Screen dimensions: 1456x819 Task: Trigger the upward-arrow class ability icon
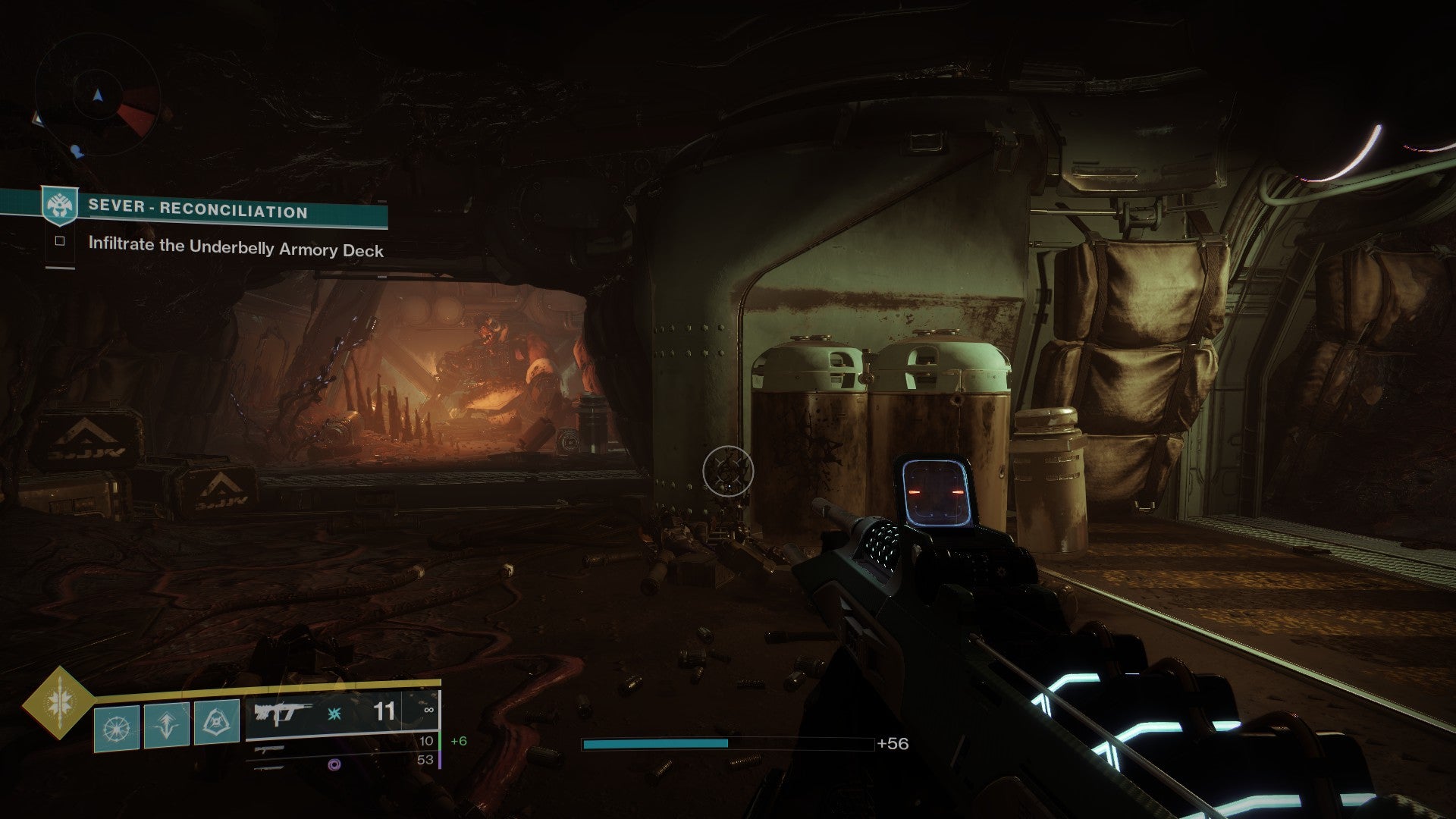(166, 724)
